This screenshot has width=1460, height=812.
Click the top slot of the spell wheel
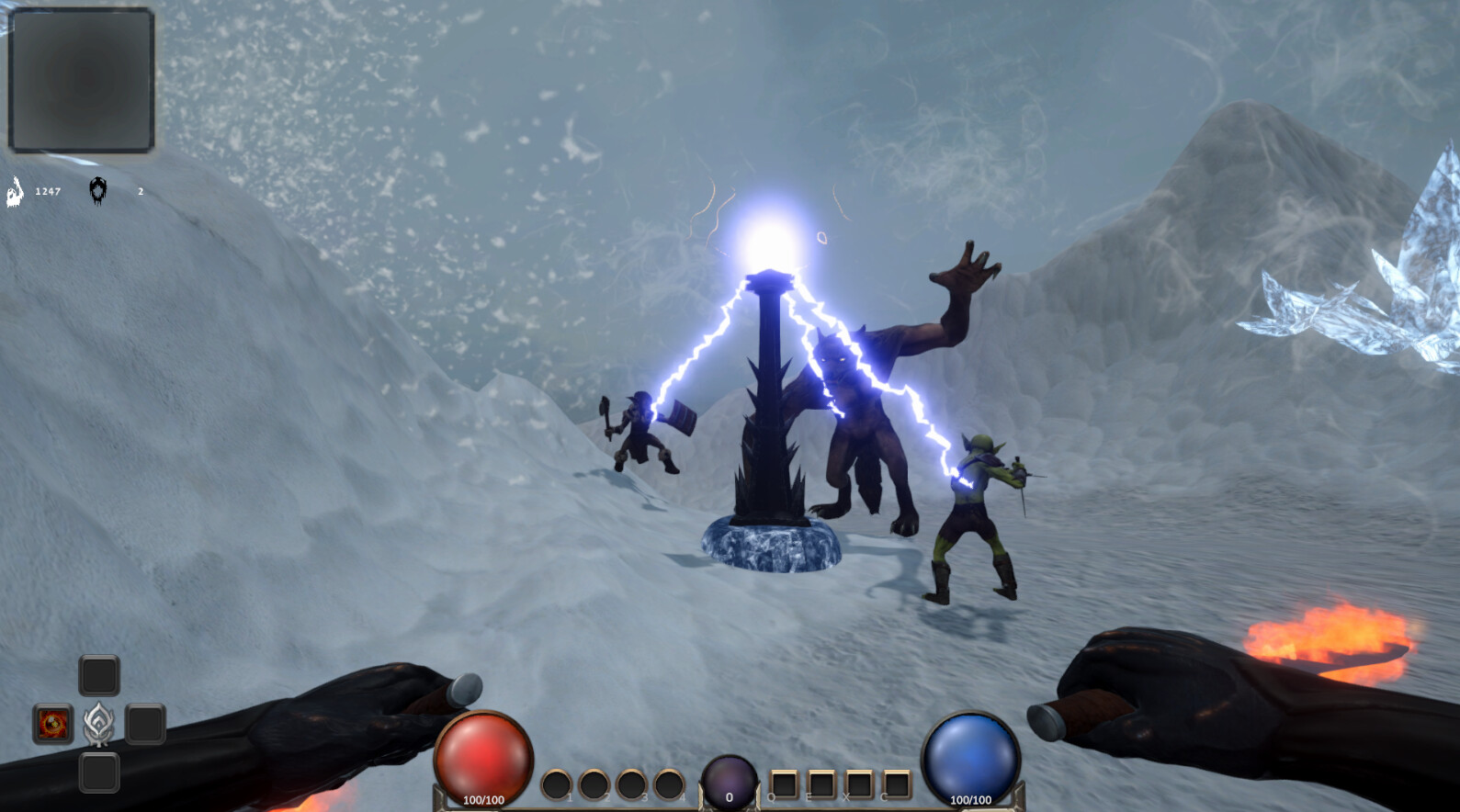98,674
